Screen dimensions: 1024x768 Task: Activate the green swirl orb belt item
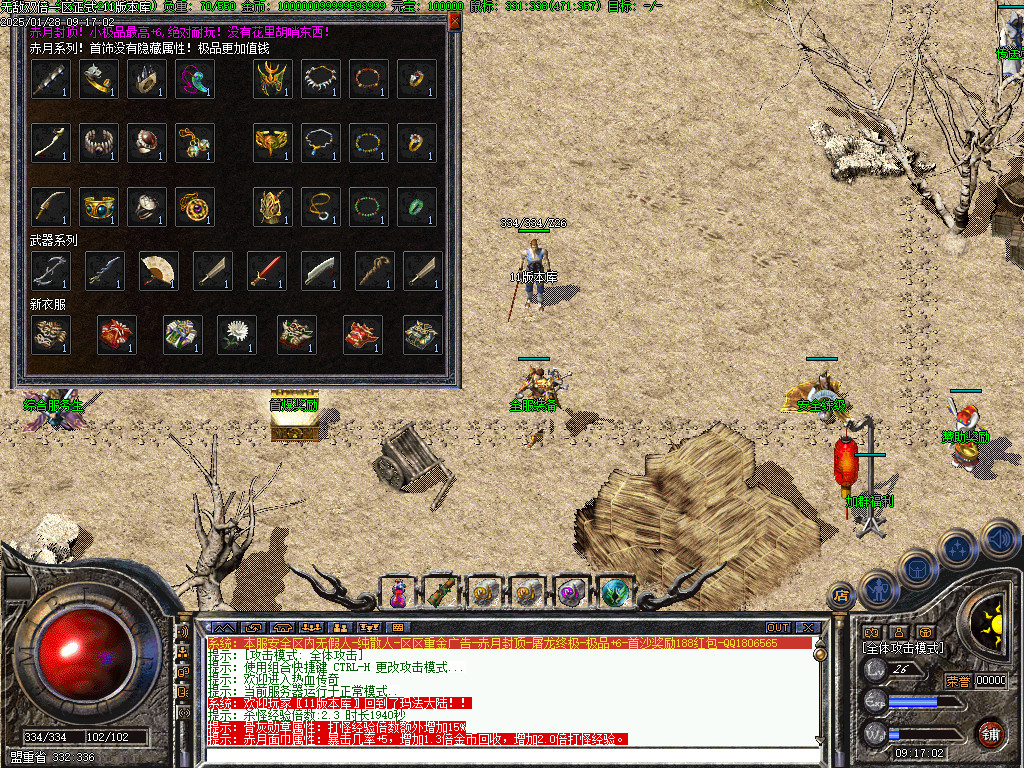pos(616,593)
